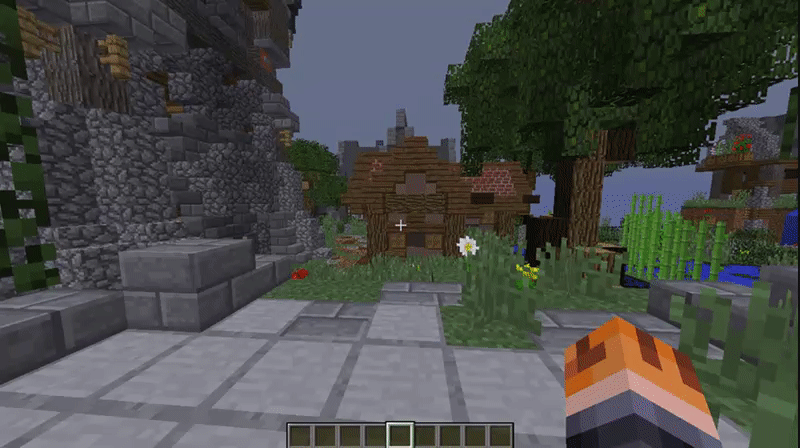Select the highlighted hotbar slot

pyautogui.click(x=400, y=435)
